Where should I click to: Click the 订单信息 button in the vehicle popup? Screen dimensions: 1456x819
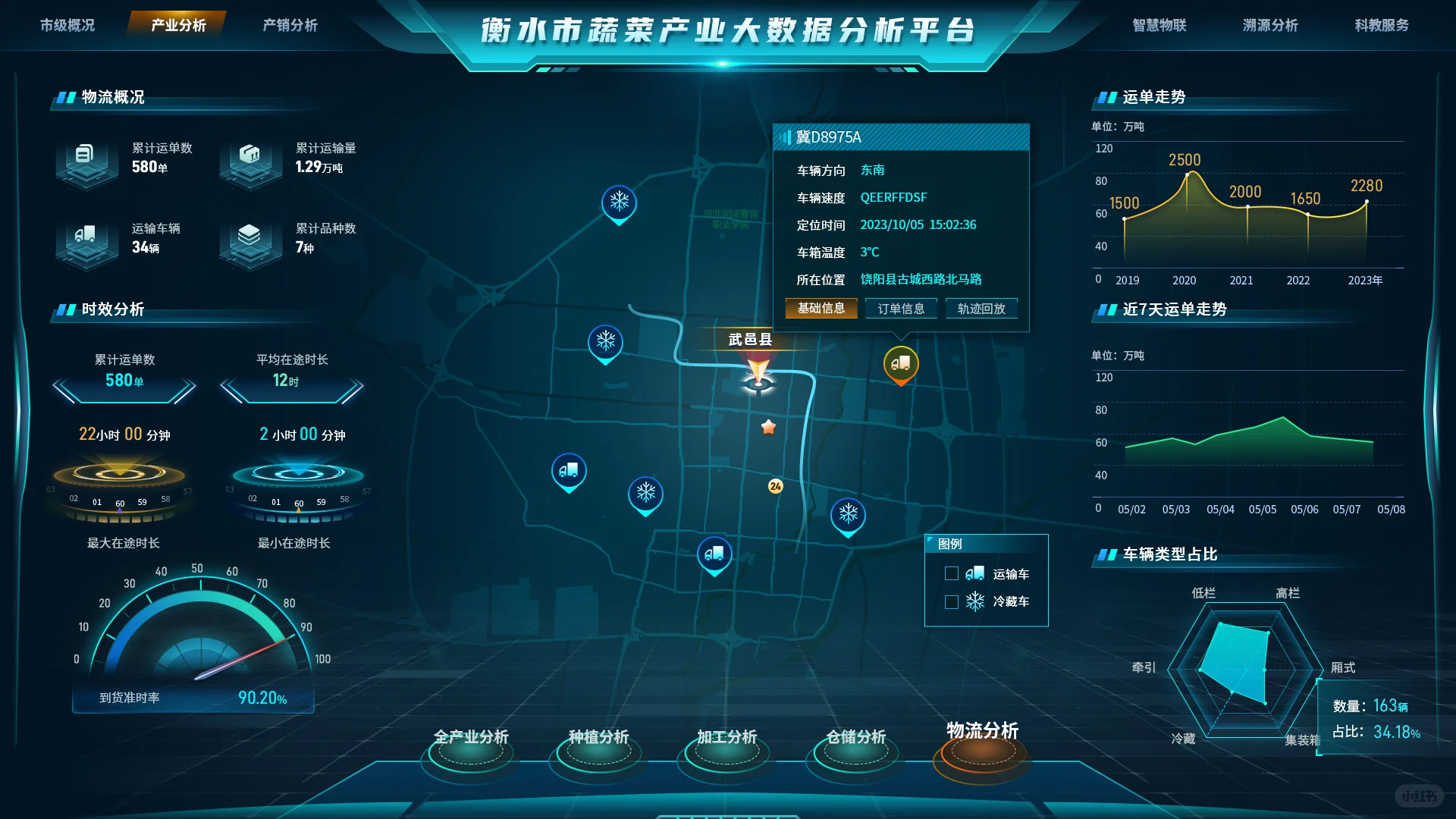[901, 309]
